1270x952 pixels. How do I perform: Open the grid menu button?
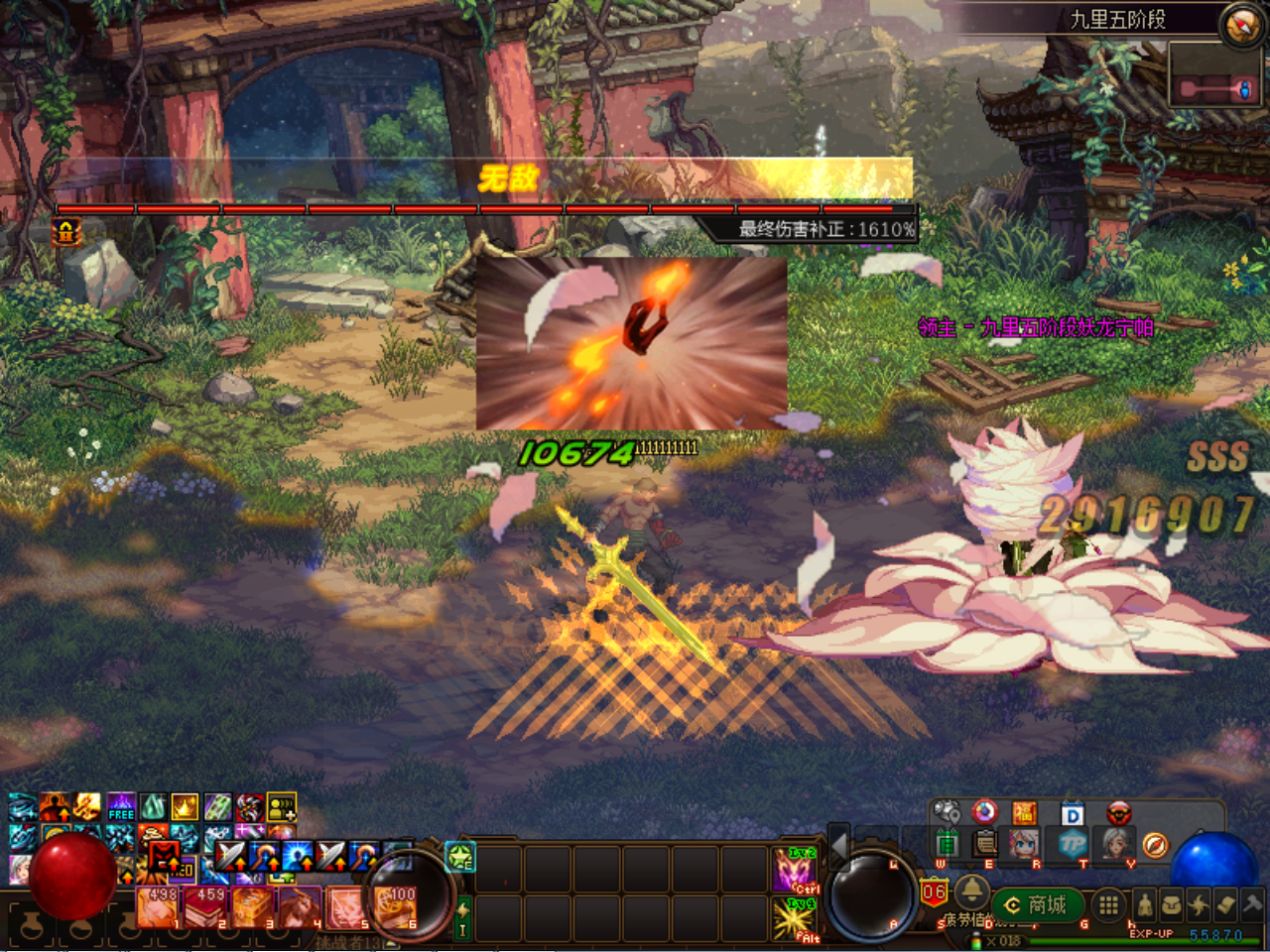click(x=1108, y=904)
